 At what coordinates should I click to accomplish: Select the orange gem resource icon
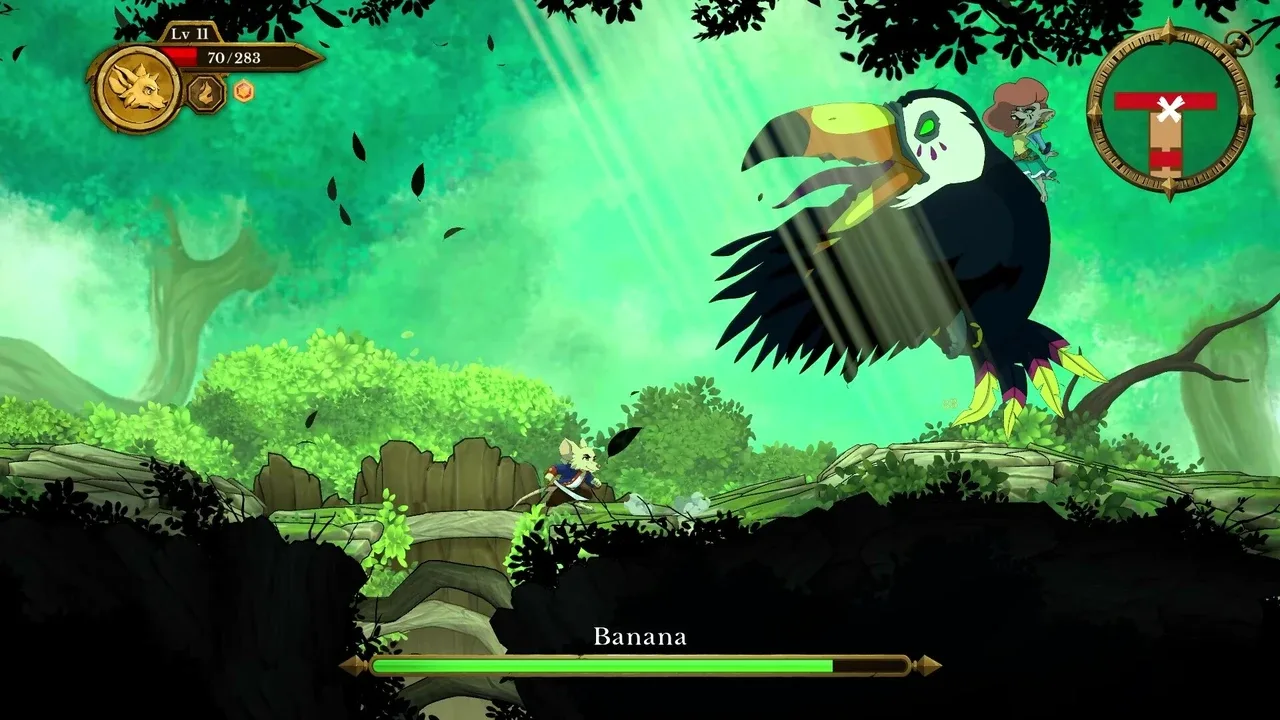click(243, 91)
